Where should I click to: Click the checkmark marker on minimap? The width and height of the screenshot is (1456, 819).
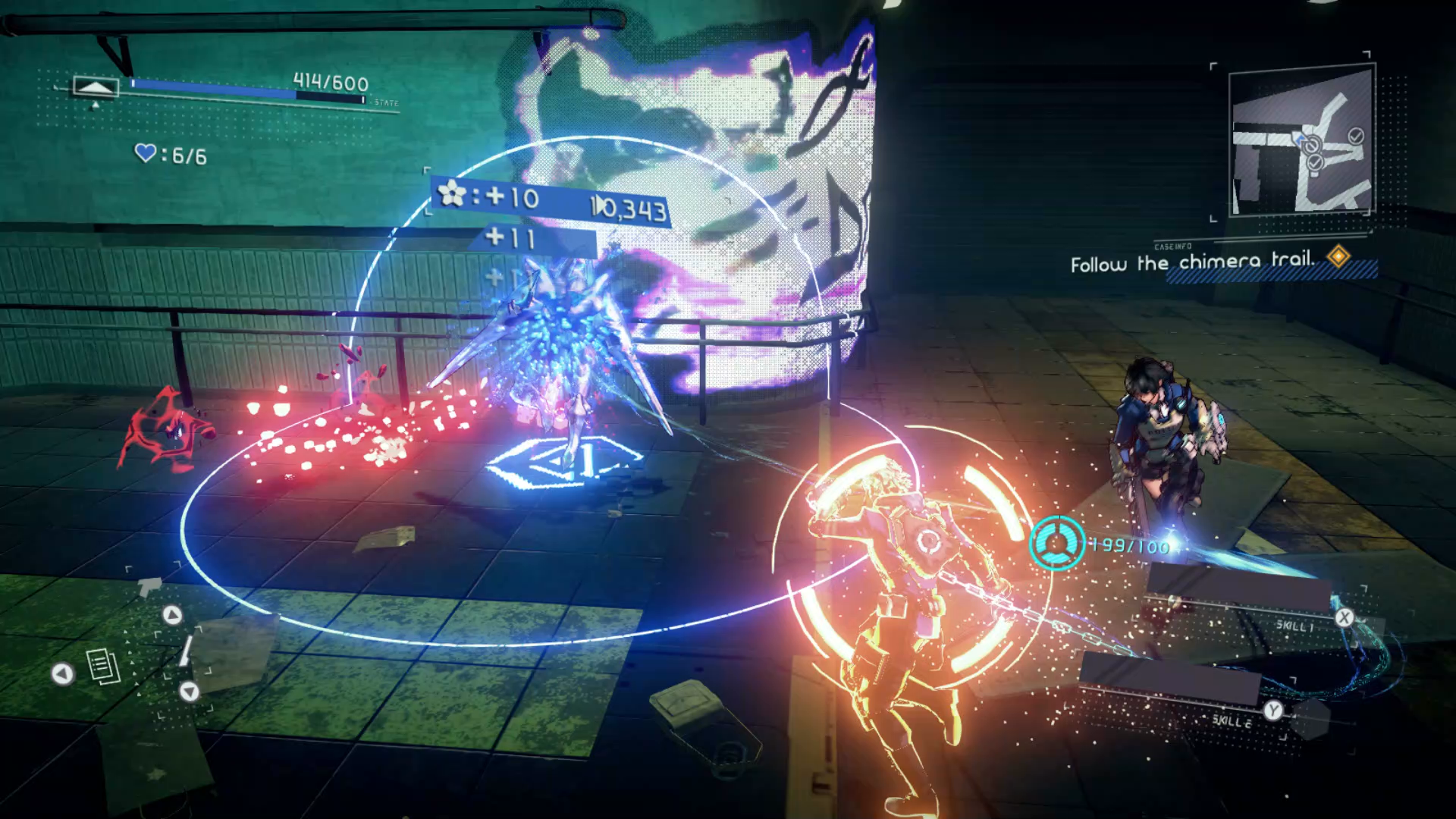[1356, 136]
